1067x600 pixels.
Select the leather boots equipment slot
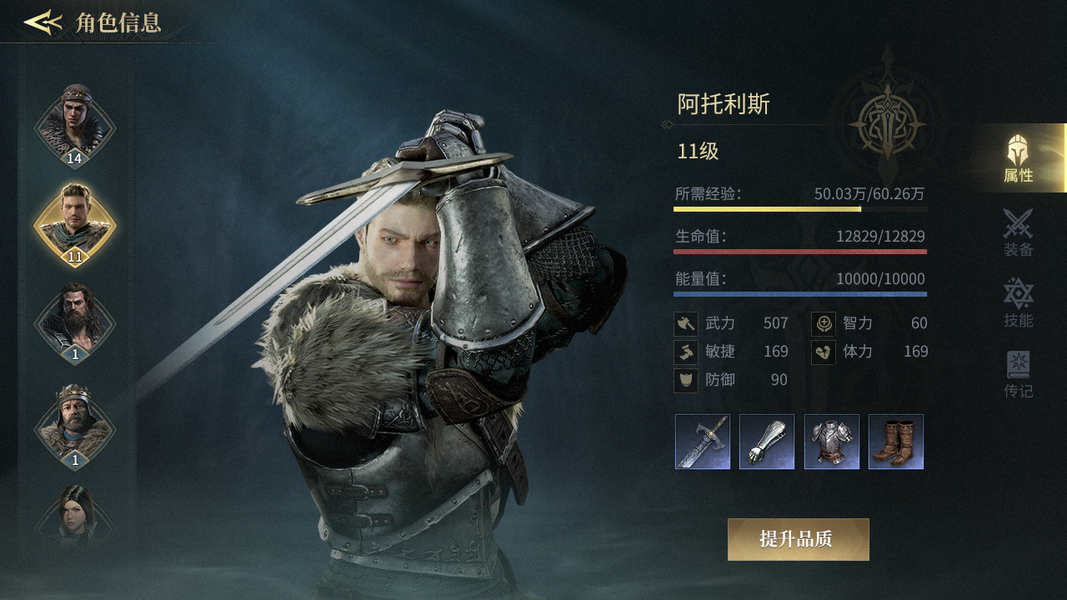pos(896,442)
